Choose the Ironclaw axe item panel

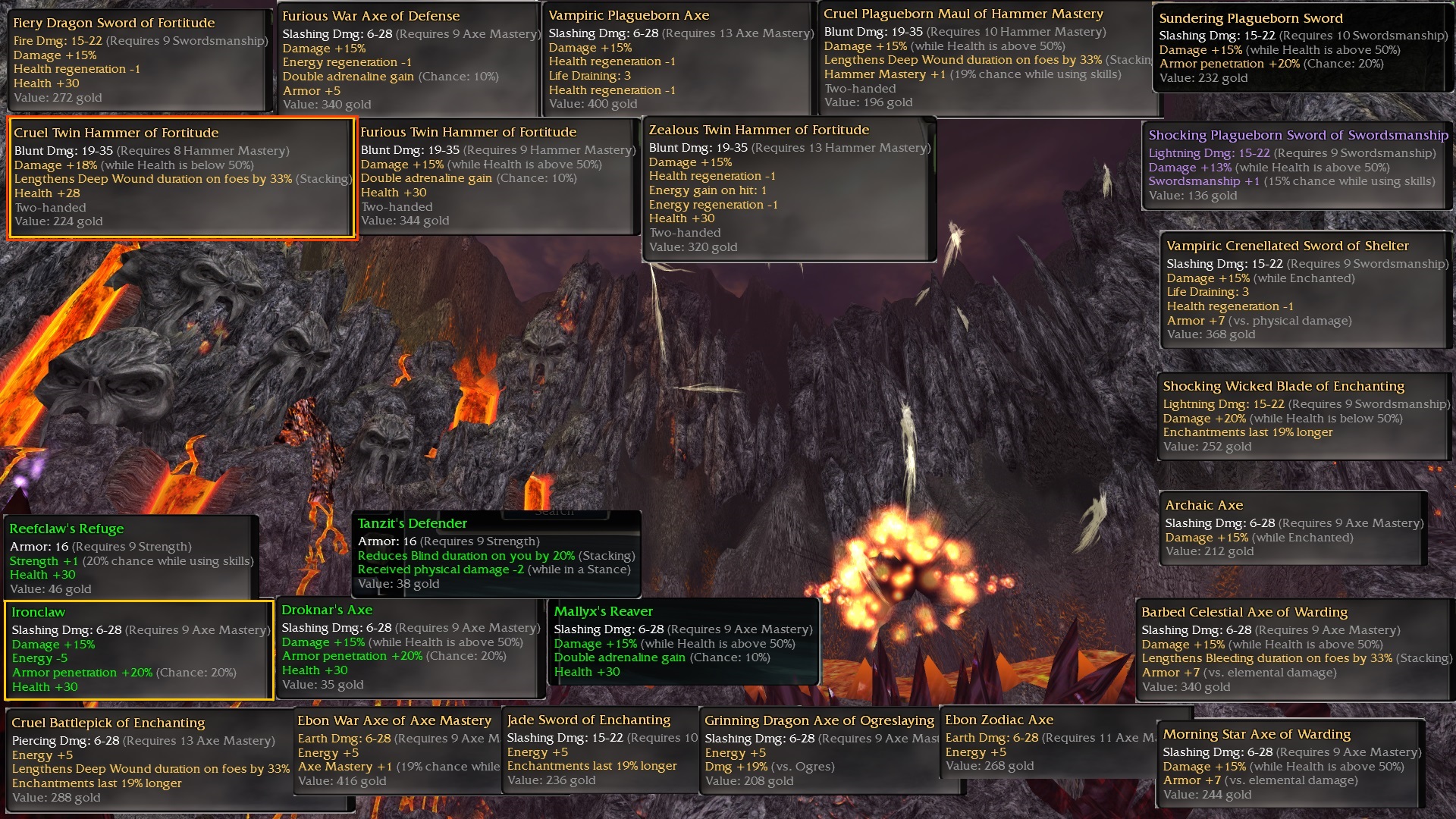pyautogui.click(x=139, y=650)
